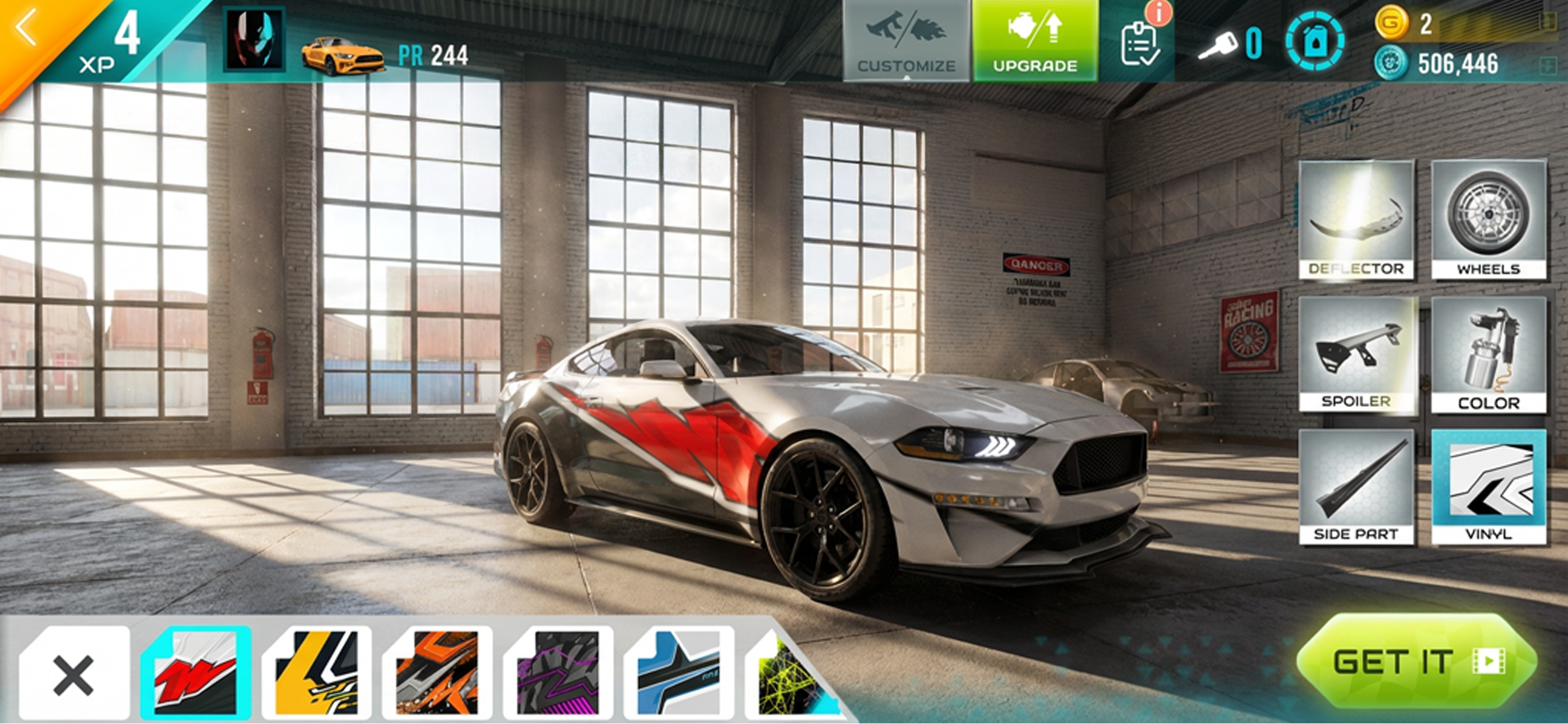Screen dimensions: 1568x724
Task: Pick the yellow and black vinyl
Action: [x=317, y=673]
